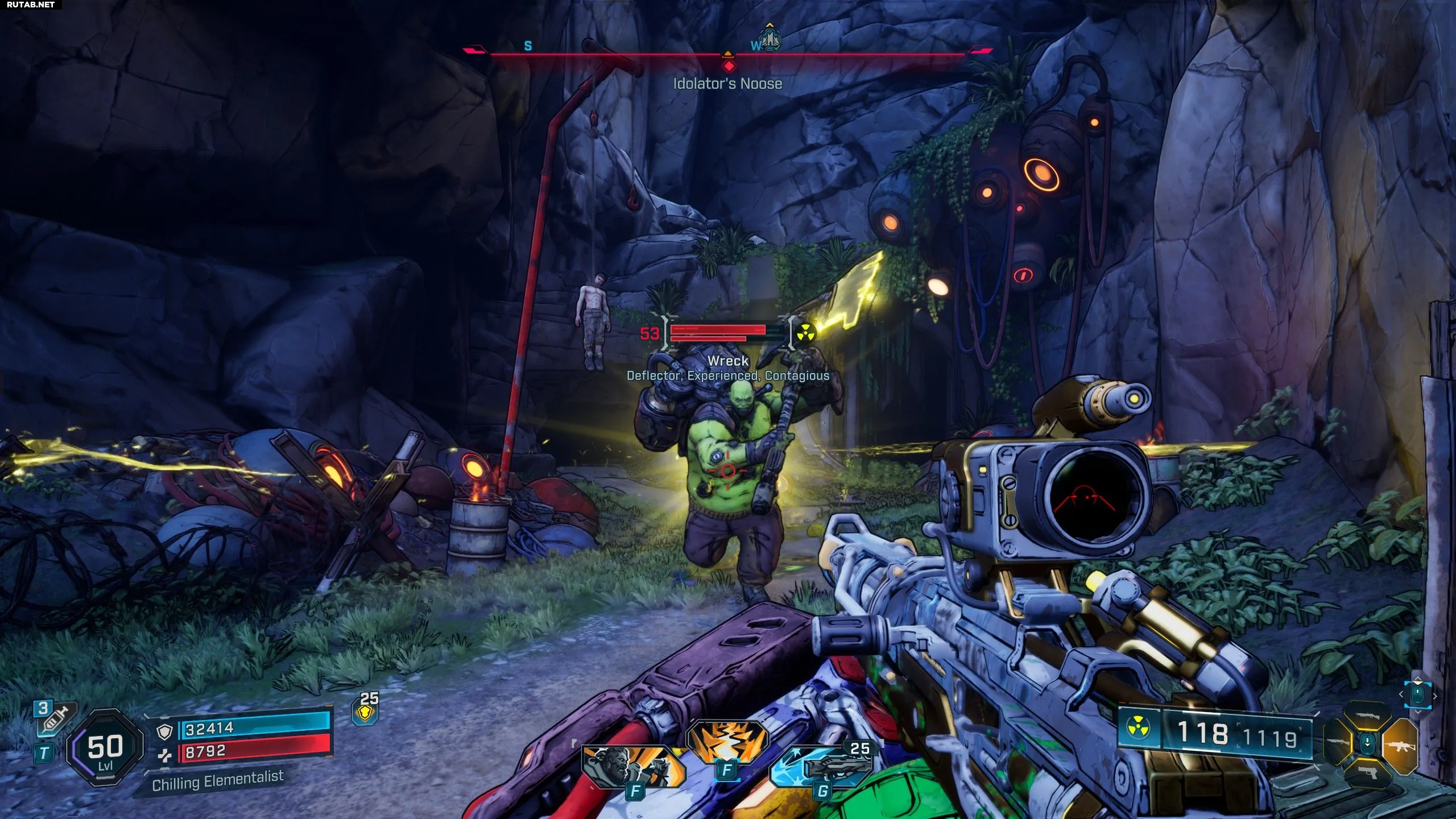Open the RUTAB.NET watermark link
This screenshot has width=1456, height=819.
(x=31, y=5)
